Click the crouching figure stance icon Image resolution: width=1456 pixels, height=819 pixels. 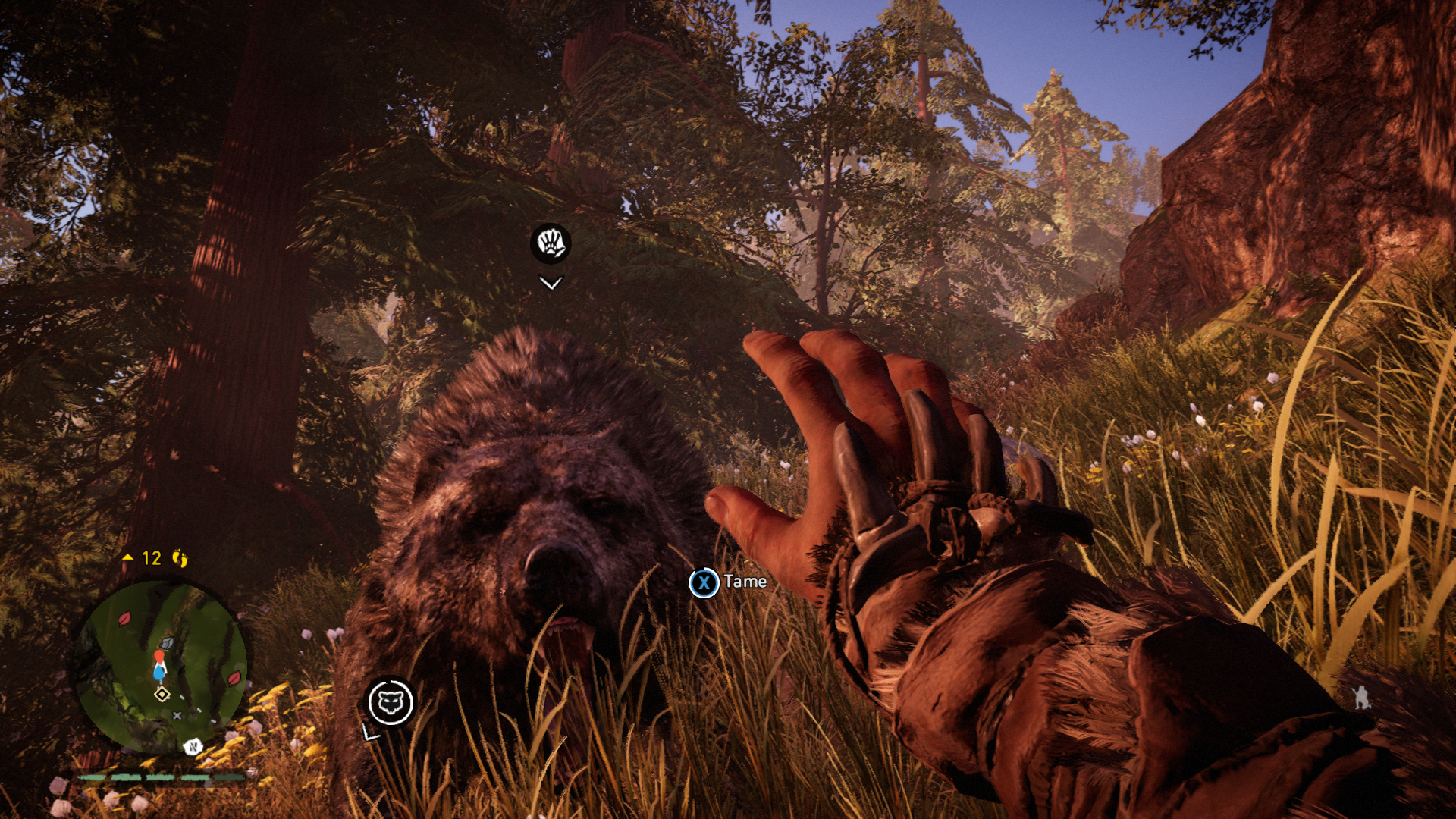coord(1362,697)
